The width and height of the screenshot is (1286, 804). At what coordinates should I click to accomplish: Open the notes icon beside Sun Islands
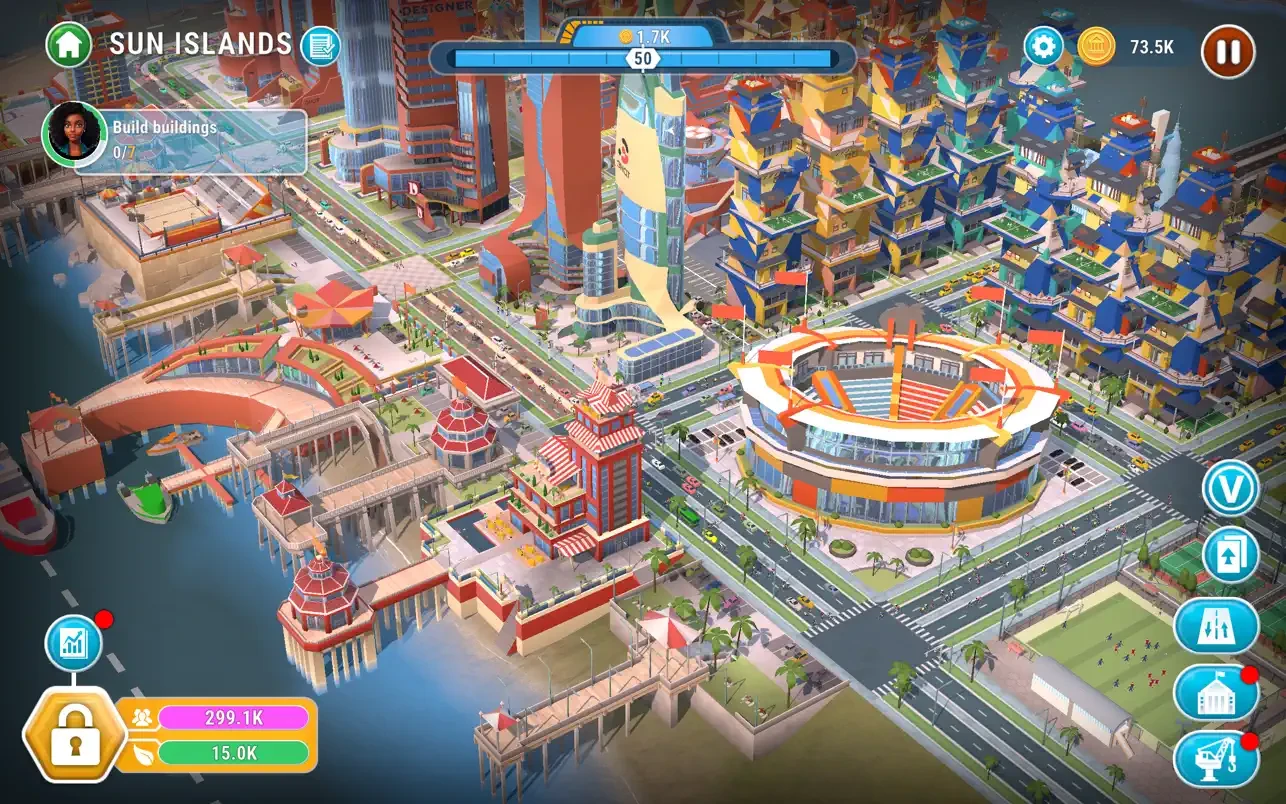click(320, 45)
